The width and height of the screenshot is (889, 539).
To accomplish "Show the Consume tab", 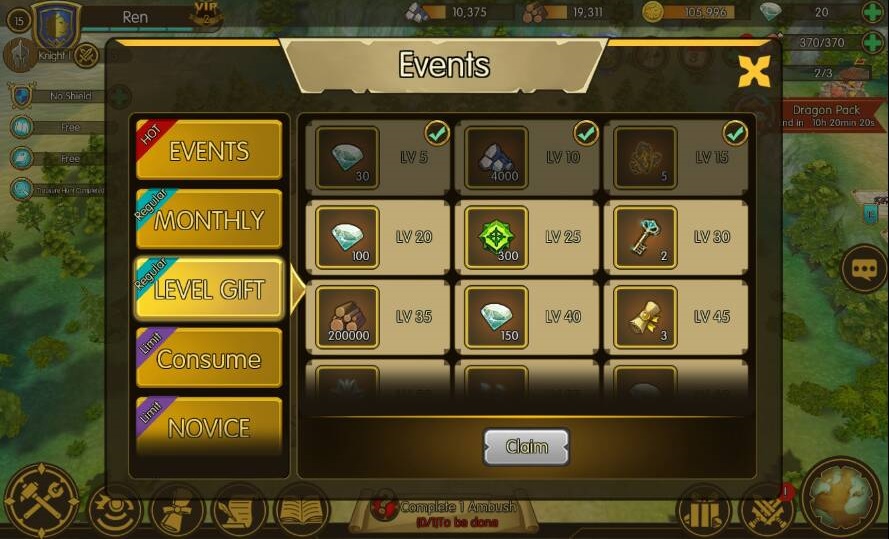I will (x=208, y=359).
